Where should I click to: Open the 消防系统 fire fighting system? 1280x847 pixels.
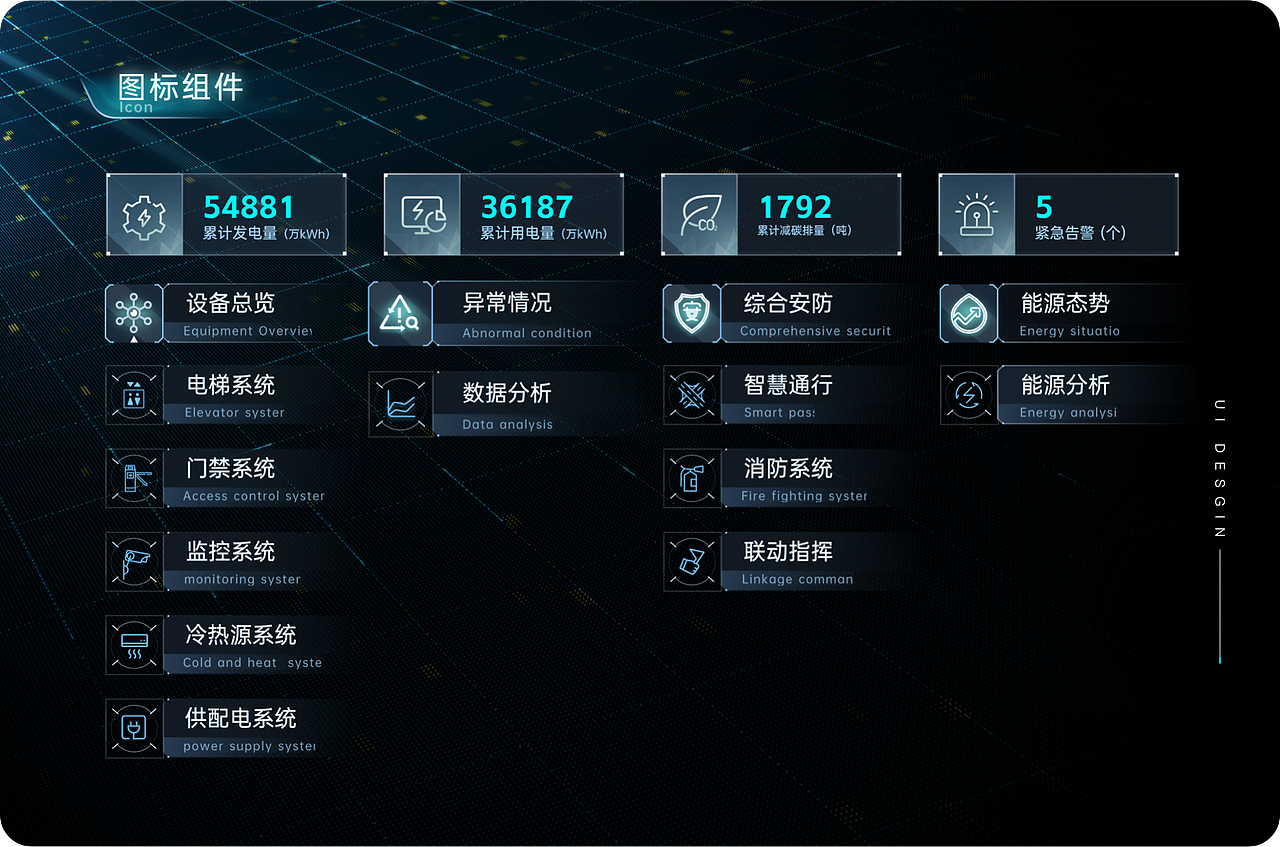coord(692,478)
